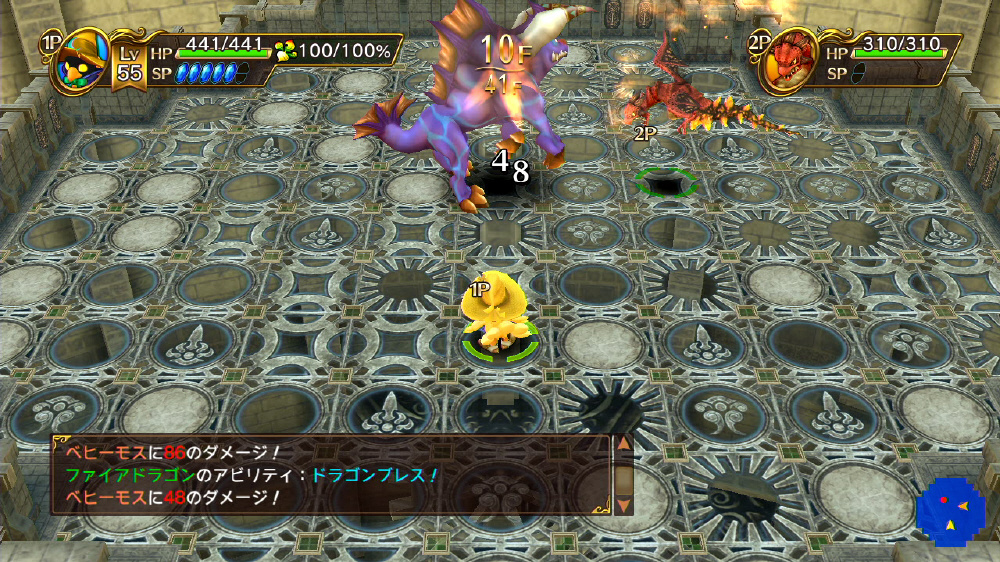
Task: Open the battle message log panel
Action: [330, 475]
